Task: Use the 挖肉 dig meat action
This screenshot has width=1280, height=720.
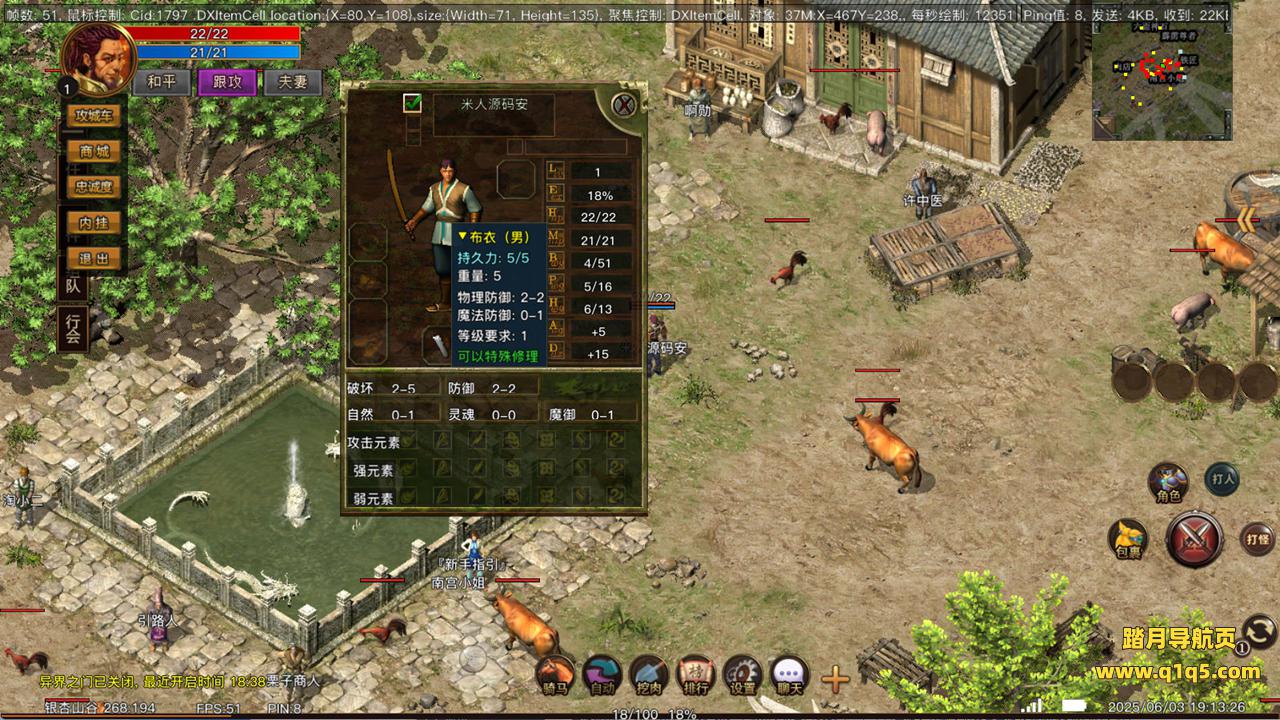Action: coord(648,676)
